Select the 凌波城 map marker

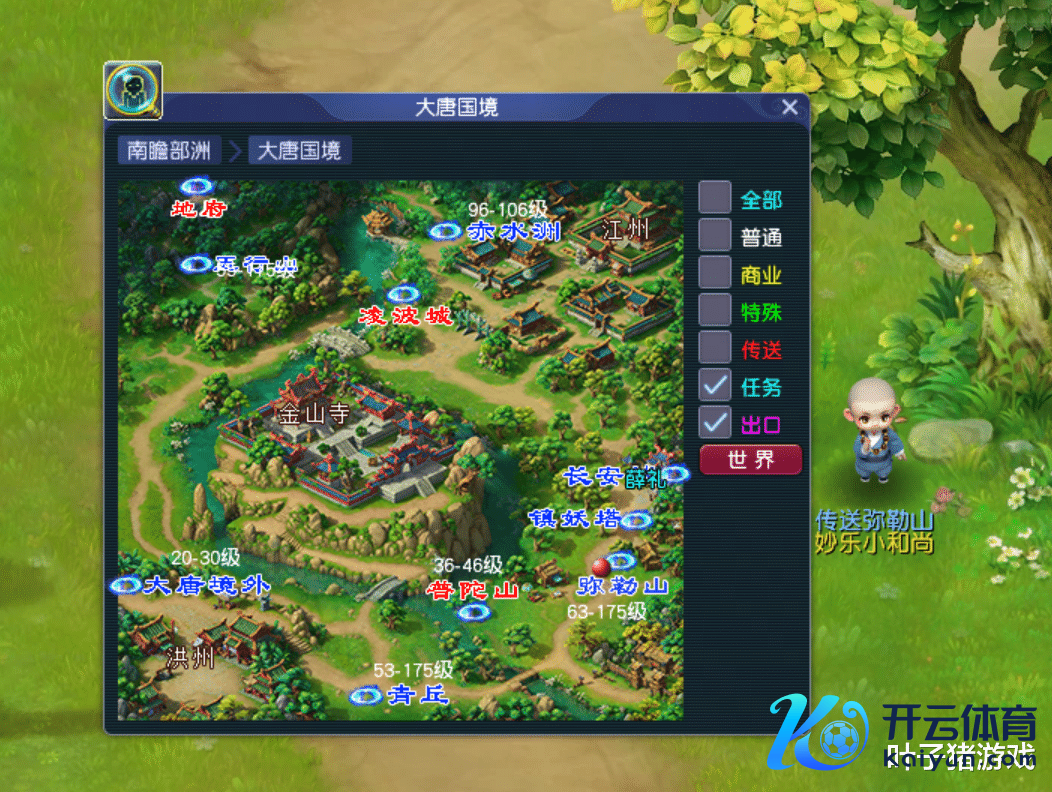pos(403,296)
